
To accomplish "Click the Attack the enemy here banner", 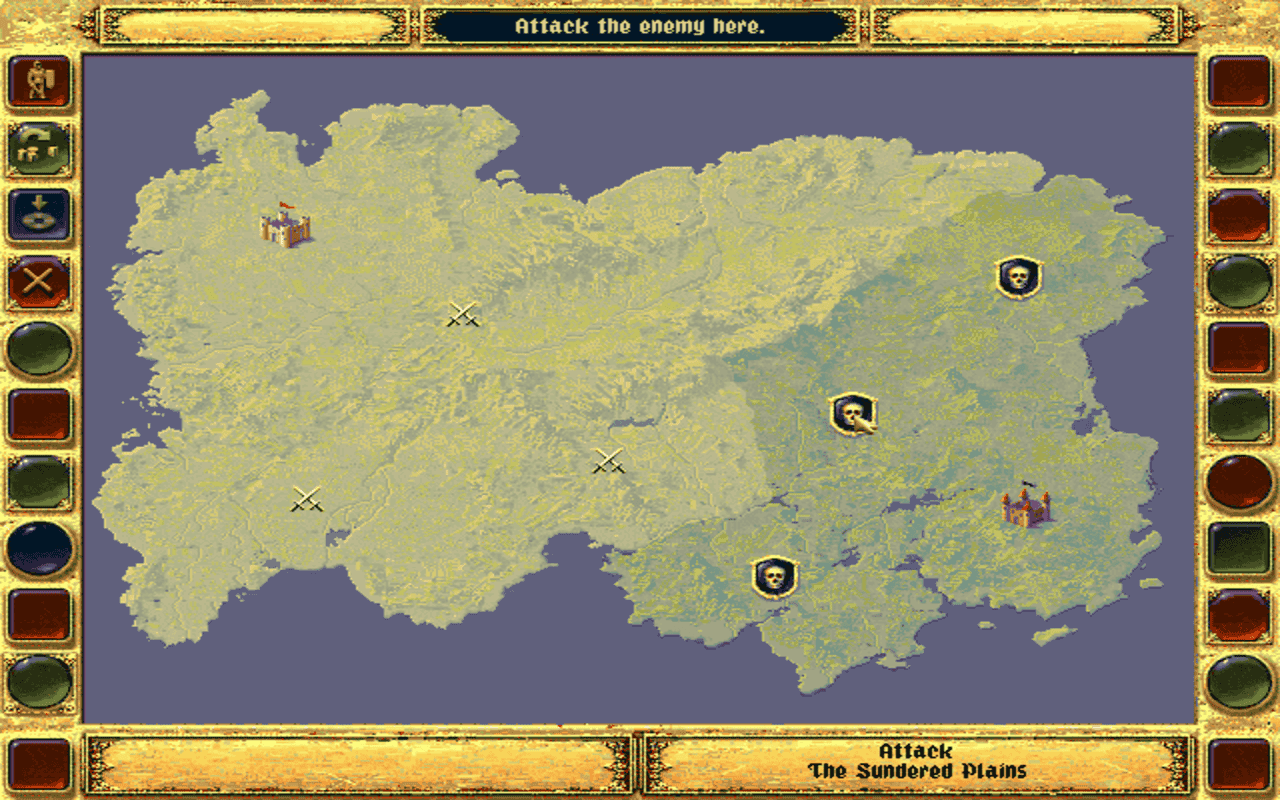I will 640,27.
